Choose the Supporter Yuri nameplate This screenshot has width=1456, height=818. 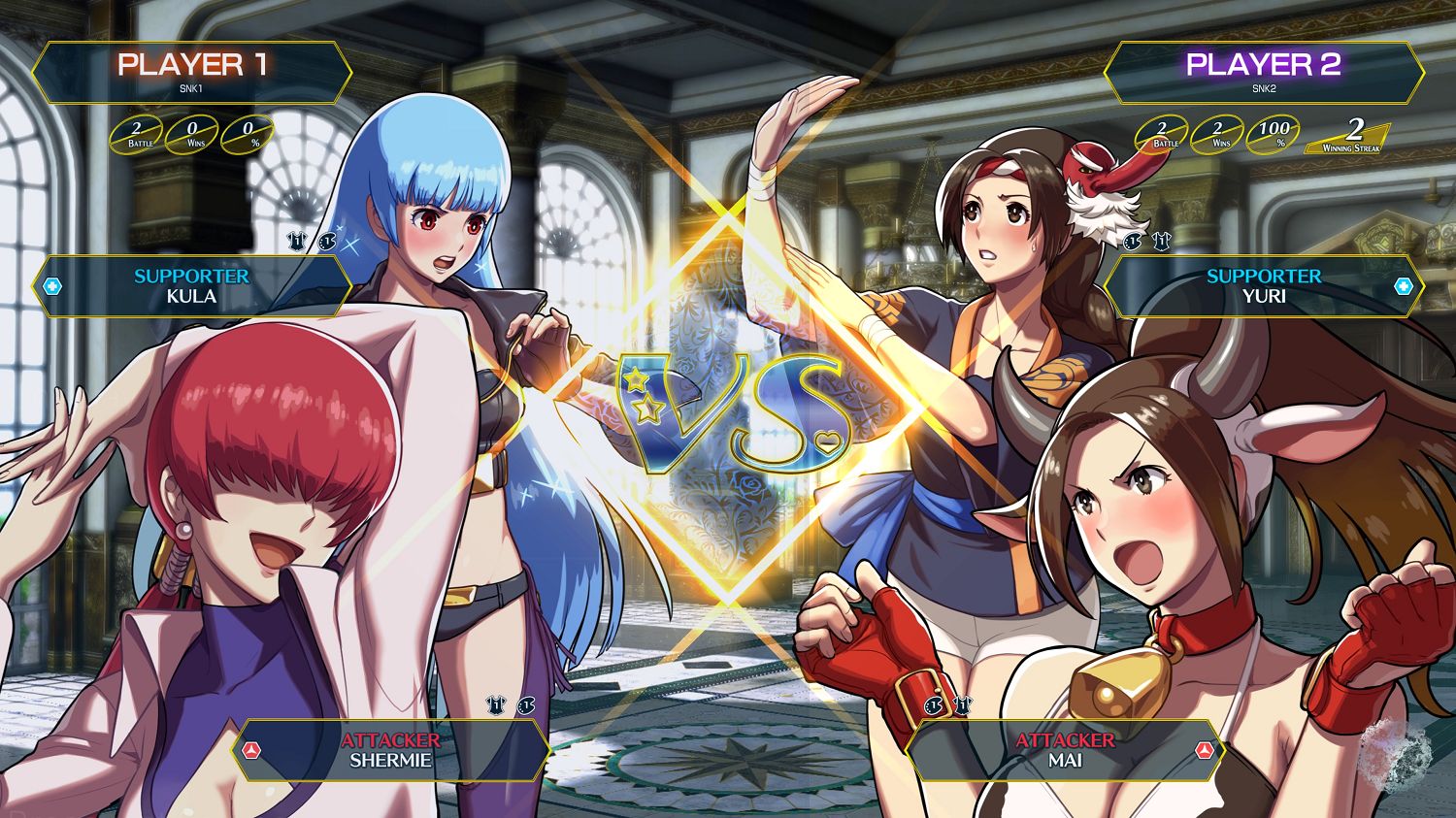click(x=1263, y=286)
